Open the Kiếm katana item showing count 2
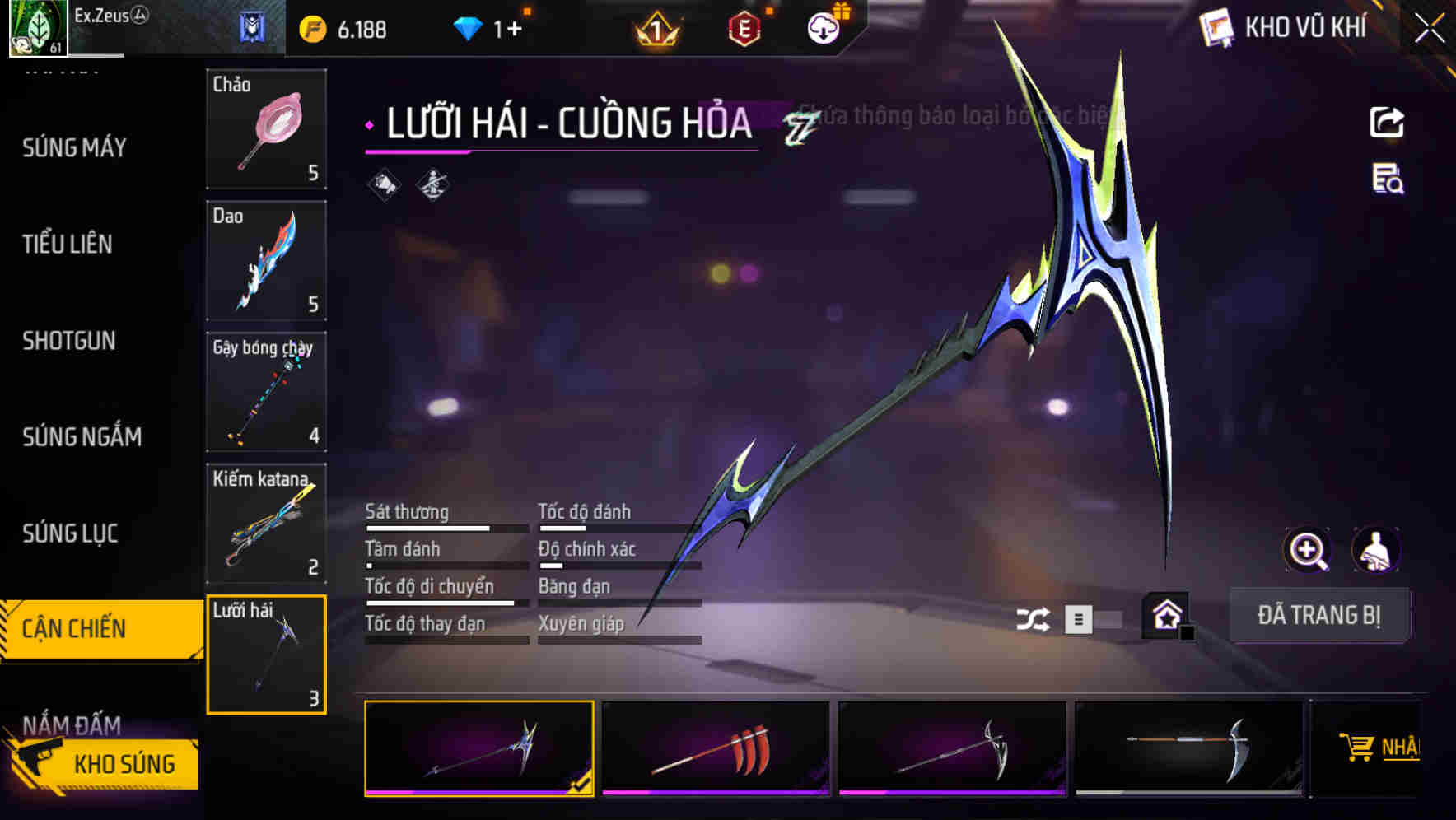 (267, 523)
